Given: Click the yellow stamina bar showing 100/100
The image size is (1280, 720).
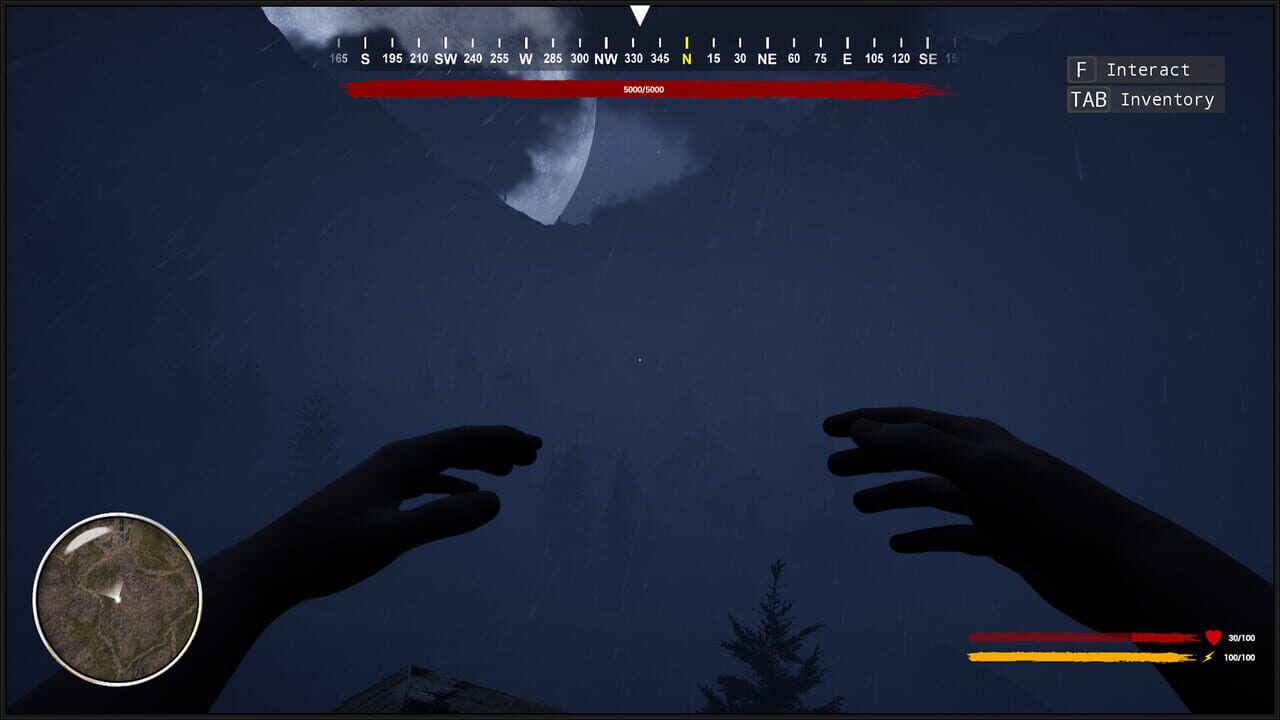Looking at the screenshot, I should point(1070,657).
